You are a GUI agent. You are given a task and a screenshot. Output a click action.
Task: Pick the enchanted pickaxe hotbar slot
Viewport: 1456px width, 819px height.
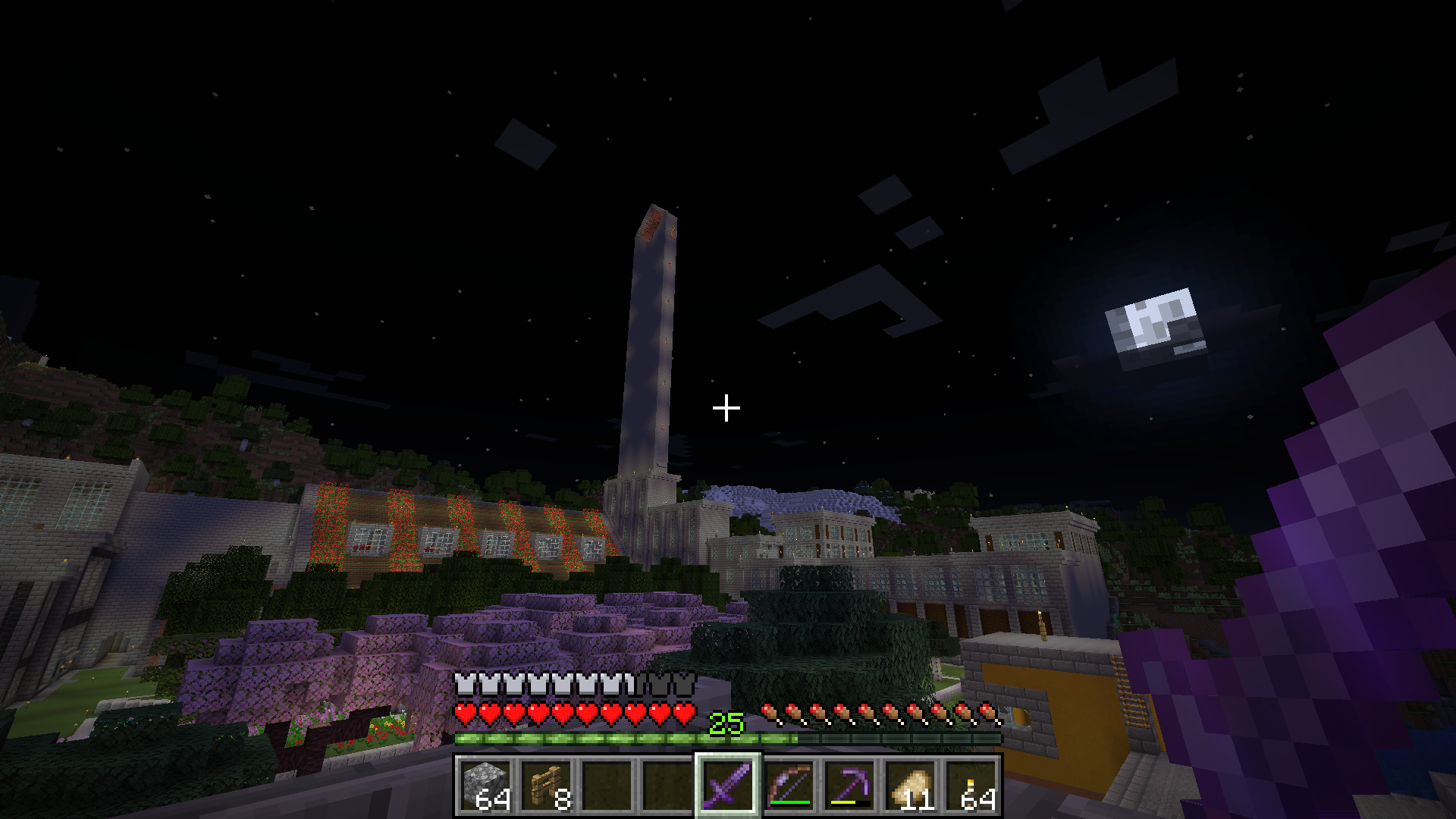(x=849, y=785)
